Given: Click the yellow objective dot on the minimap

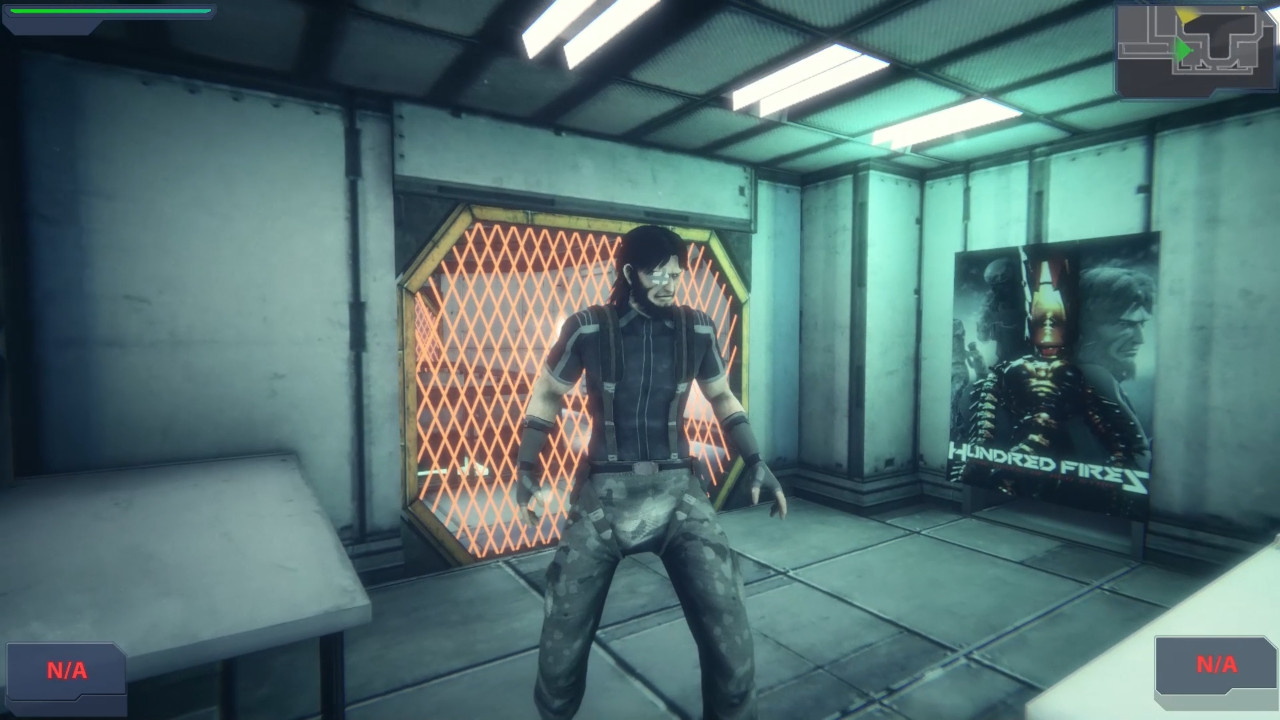Looking at the screenshot, I should (x=1243, y=8).
